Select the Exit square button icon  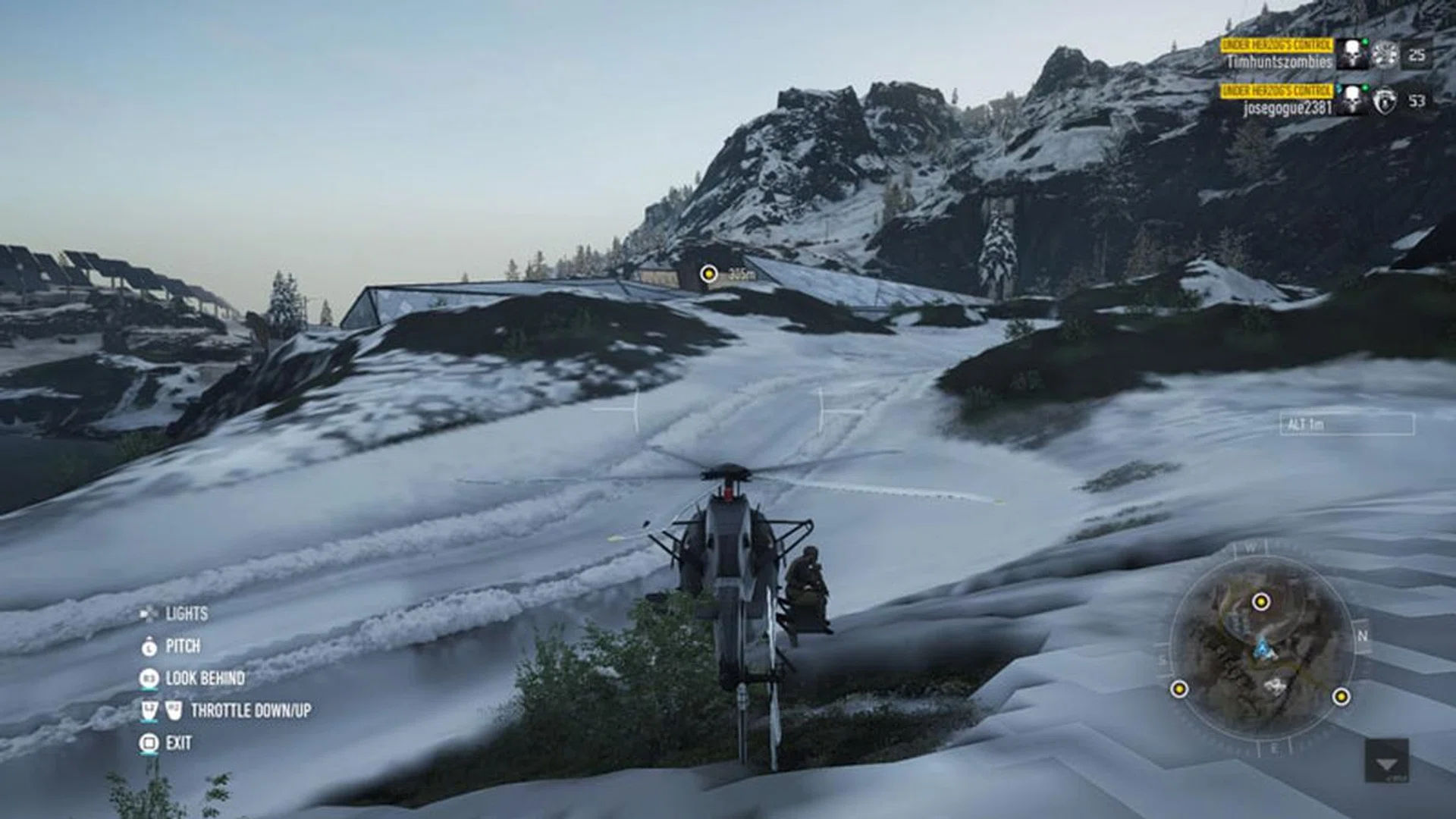149,742
